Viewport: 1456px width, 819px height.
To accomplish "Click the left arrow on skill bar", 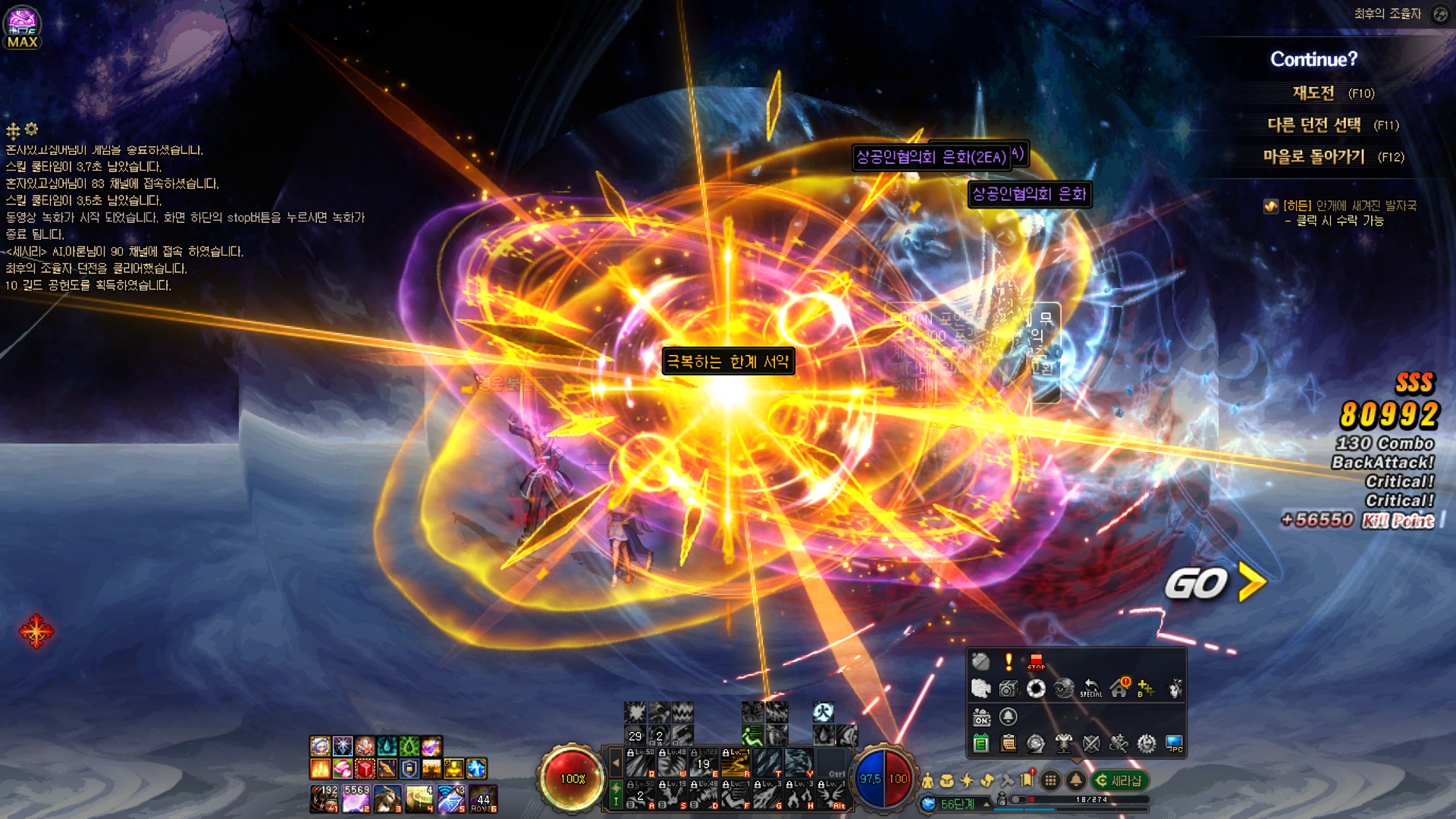I will click(x=616, y=763).
